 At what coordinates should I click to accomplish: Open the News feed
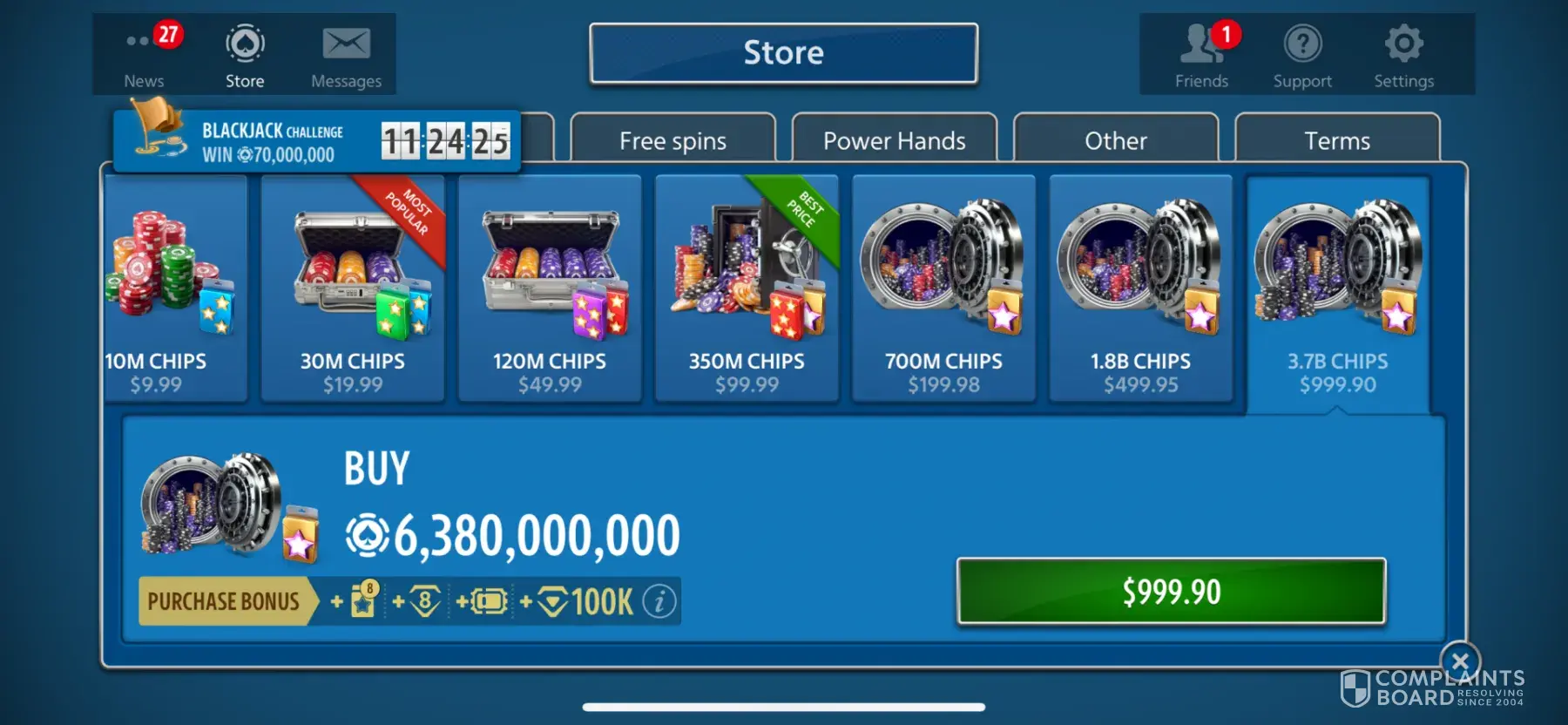145,55
